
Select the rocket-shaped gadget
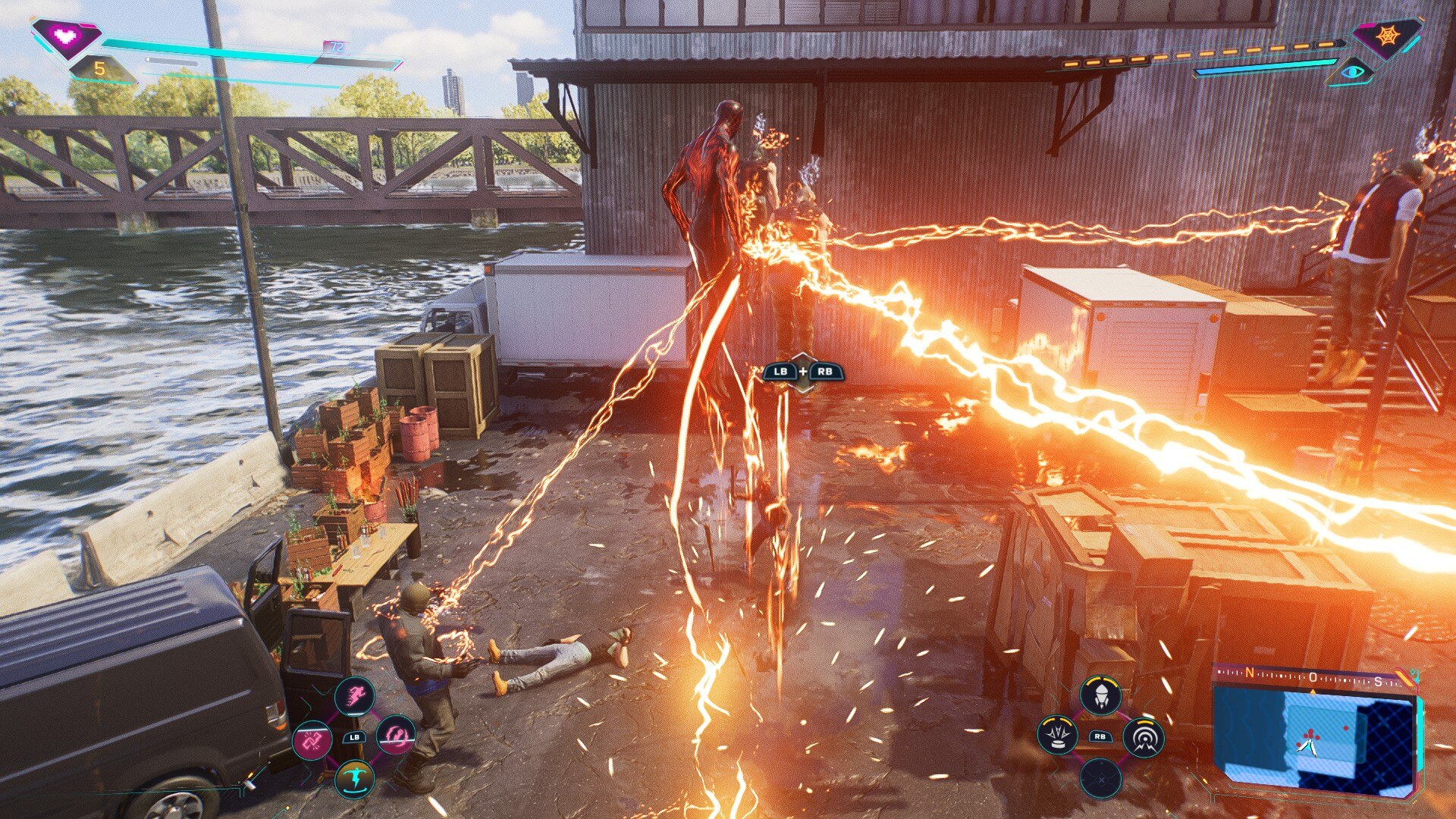(1100, 695)
